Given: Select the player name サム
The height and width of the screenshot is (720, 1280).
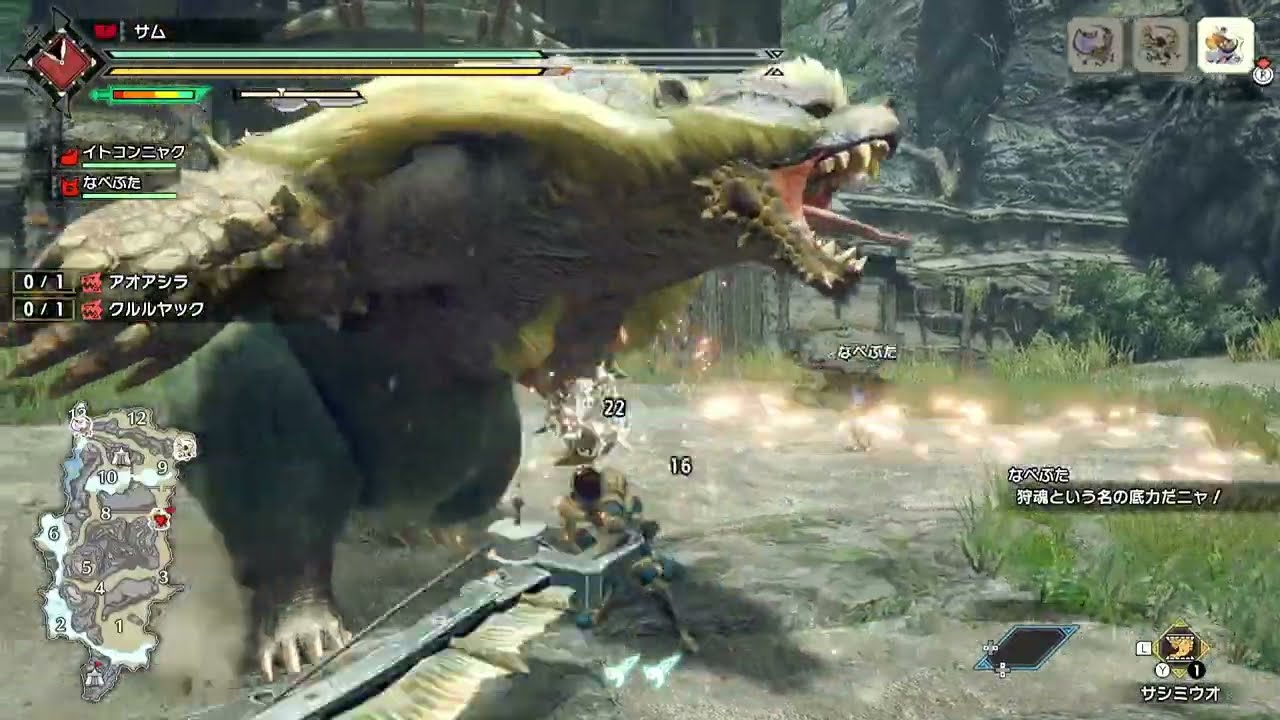Looking at the screenshot, I should point(150,31).
